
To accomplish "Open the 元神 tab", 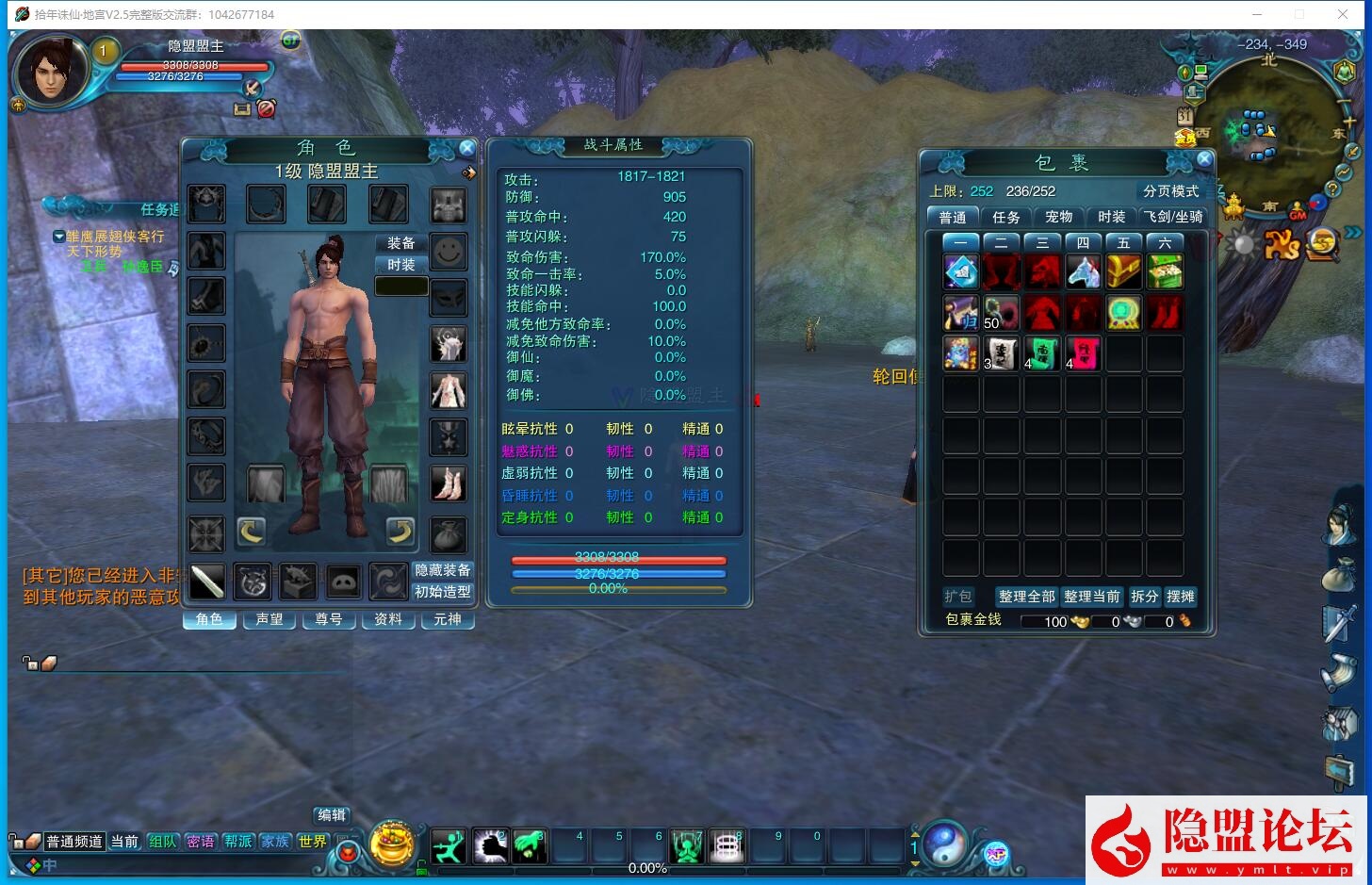I will [x=448, y=619].
